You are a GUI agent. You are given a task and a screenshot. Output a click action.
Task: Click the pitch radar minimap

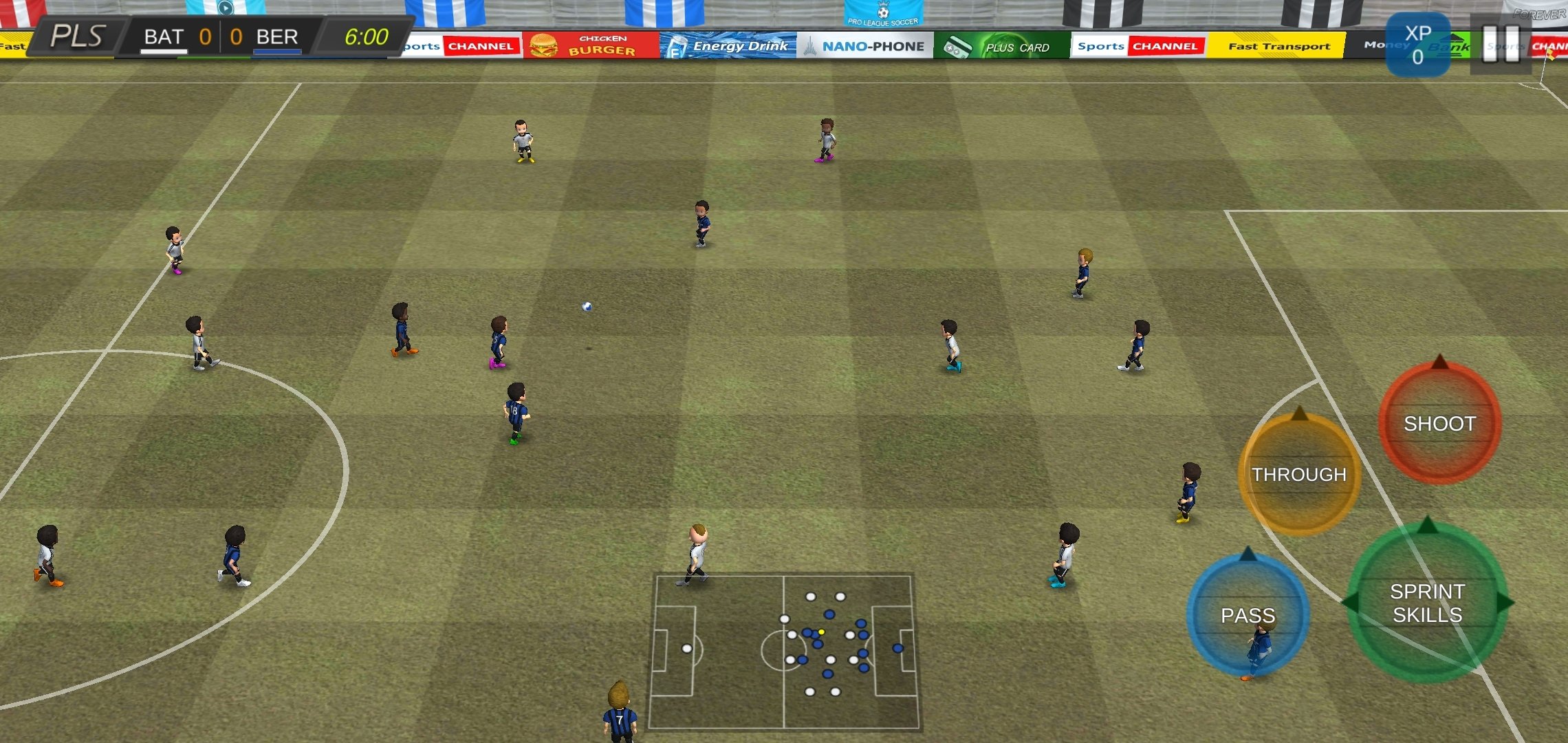click(784, 652)
